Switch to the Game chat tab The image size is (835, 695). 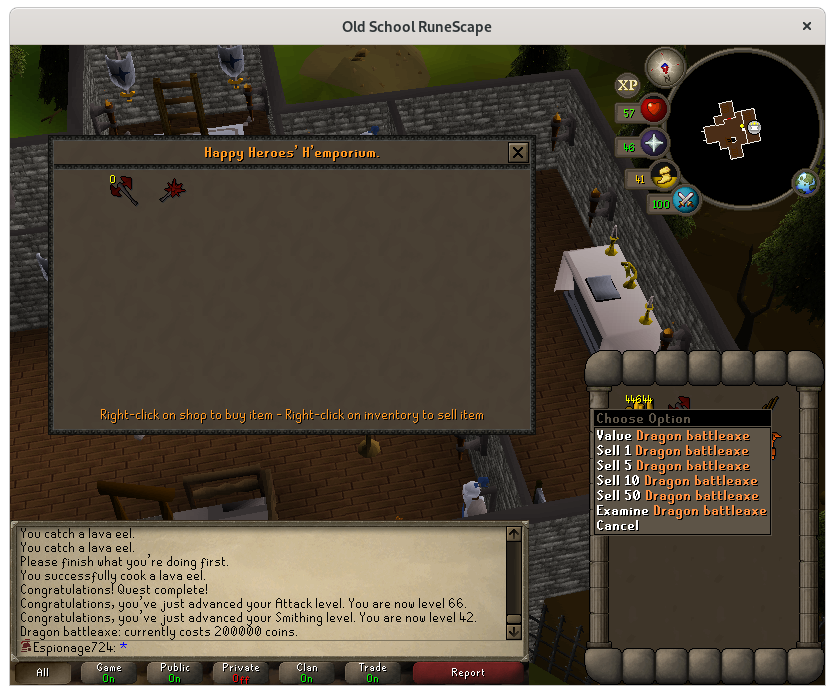(109, 673)
